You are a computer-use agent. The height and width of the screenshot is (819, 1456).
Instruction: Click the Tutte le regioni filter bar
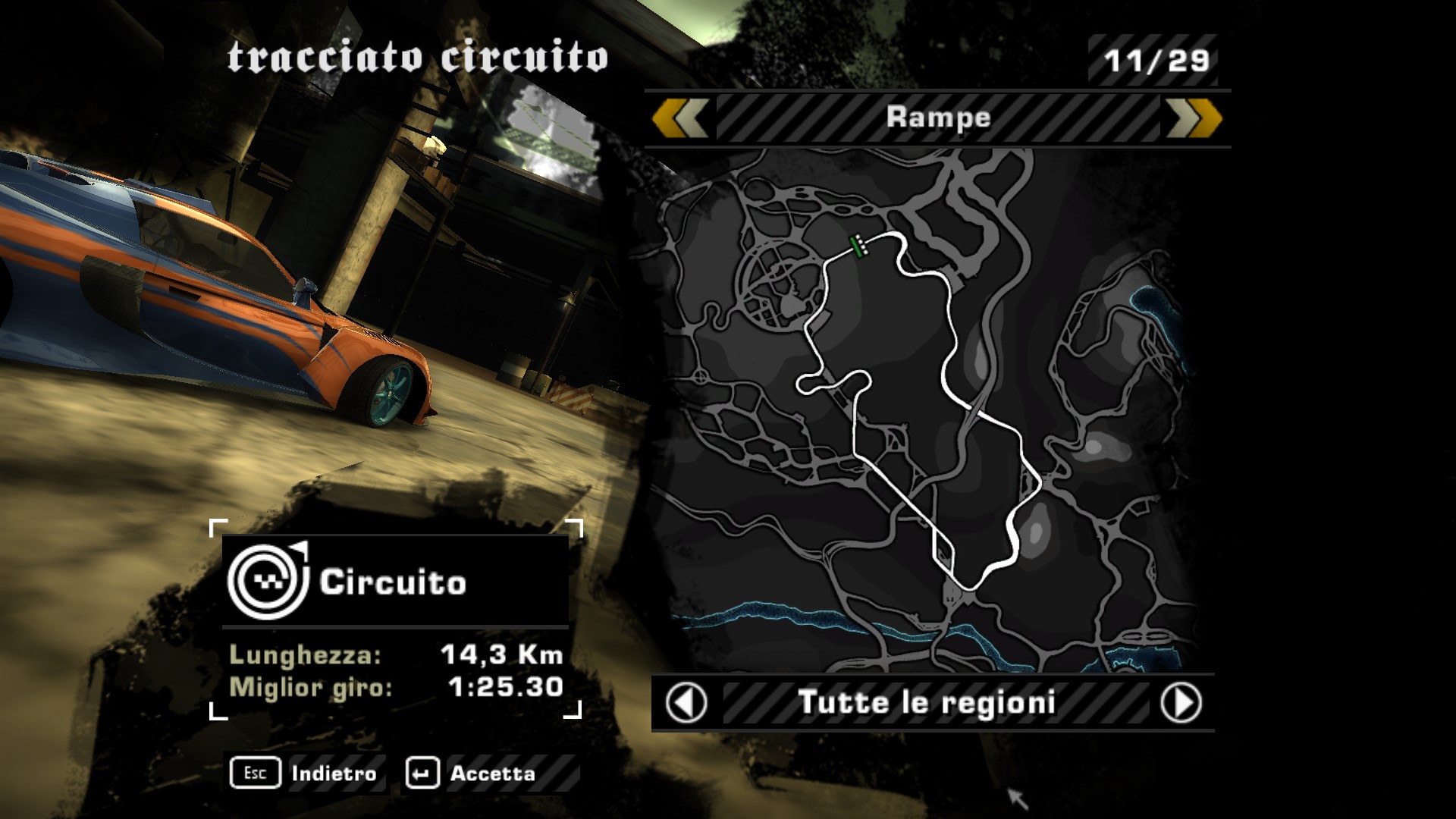pos(927,703)
